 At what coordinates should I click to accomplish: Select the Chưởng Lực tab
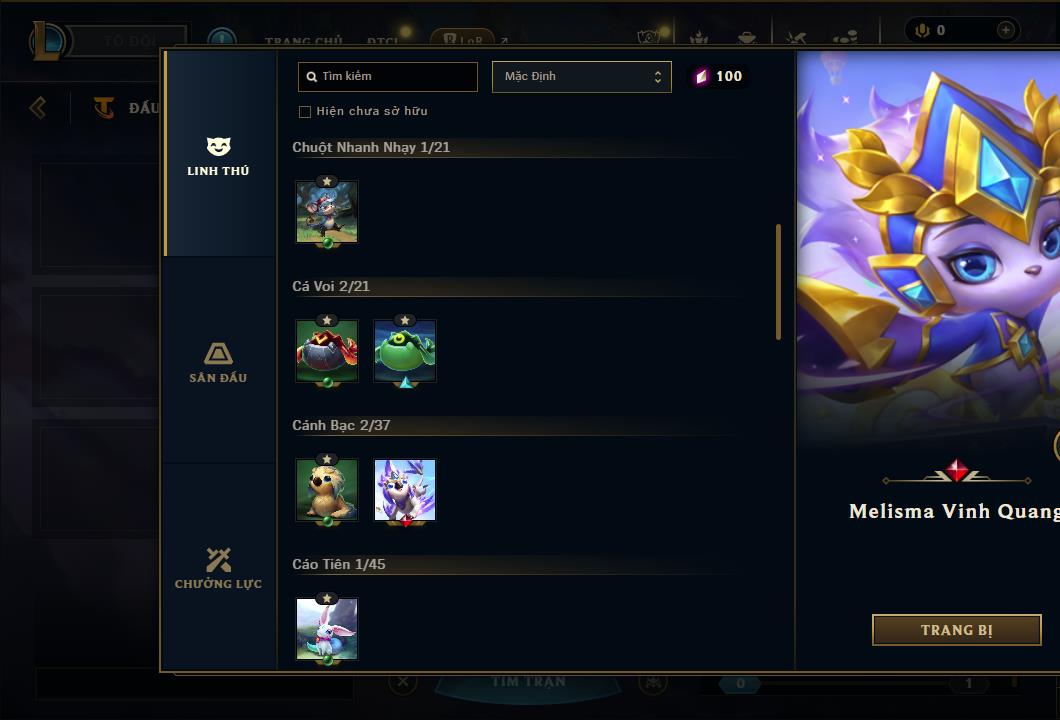(218, 568)
